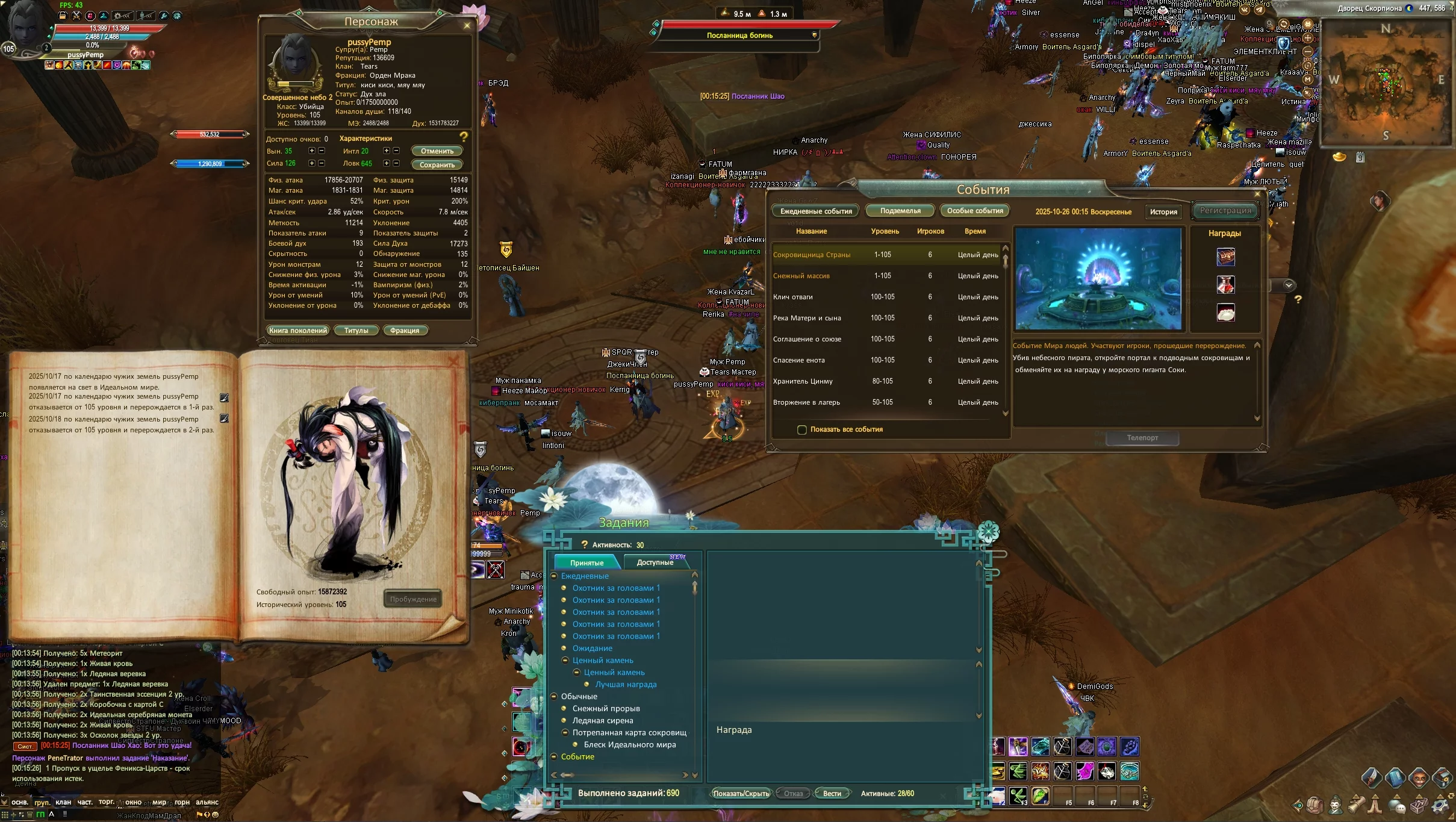Image resolution: width=1456 pixels, height=822 pixels.
Task: Save stats with the Сохранить button
Action: click(437, 165)
